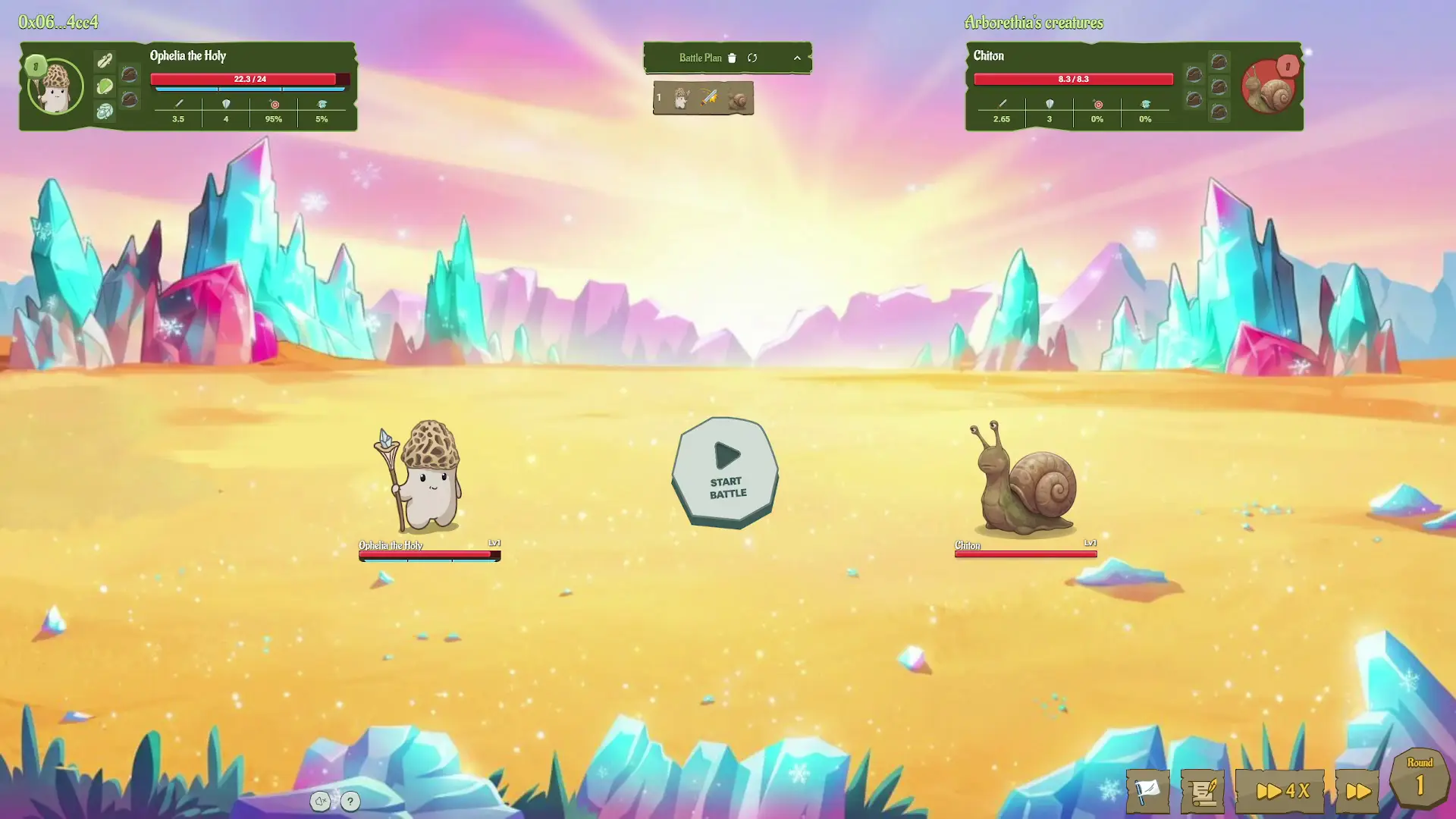
Task: Collapse the Battle Plan panel chevron
Action: point(797,58)
